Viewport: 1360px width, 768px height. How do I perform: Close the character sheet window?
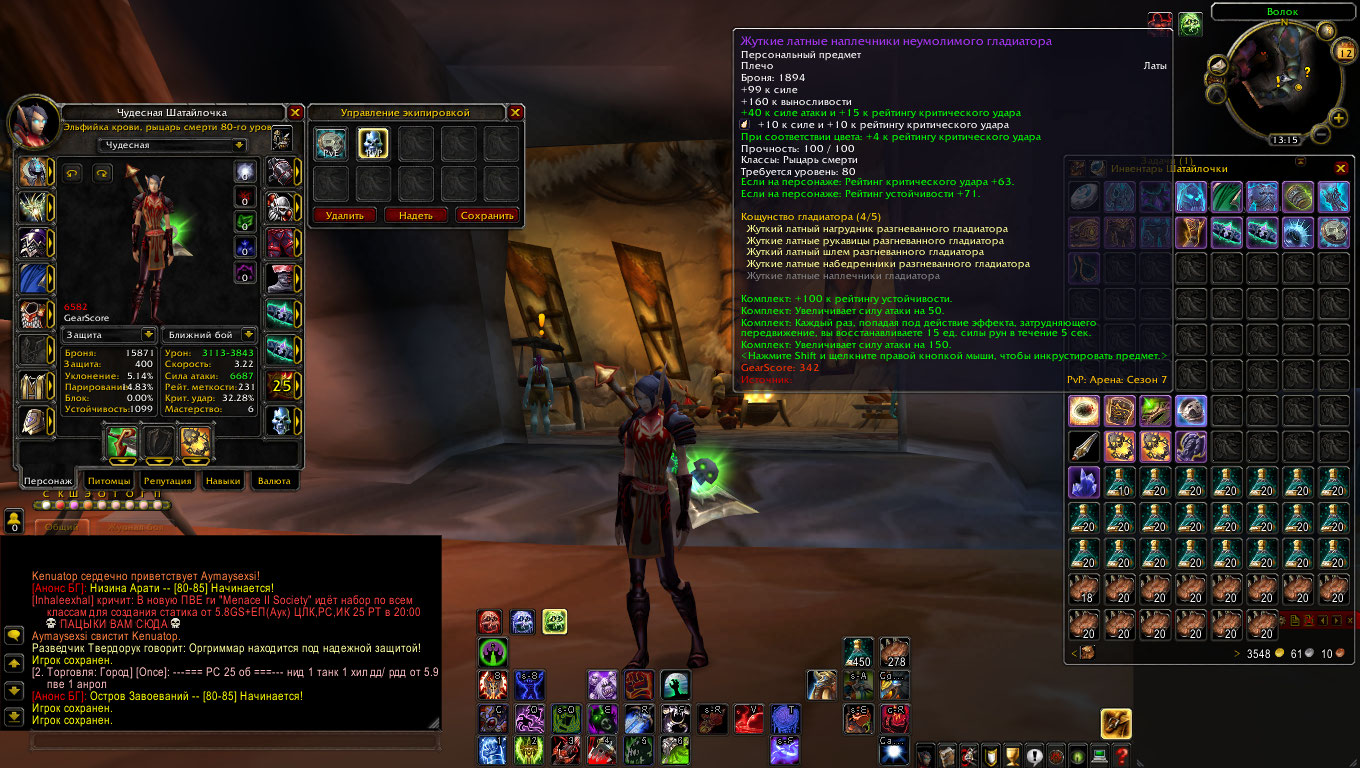pos(296,113)
